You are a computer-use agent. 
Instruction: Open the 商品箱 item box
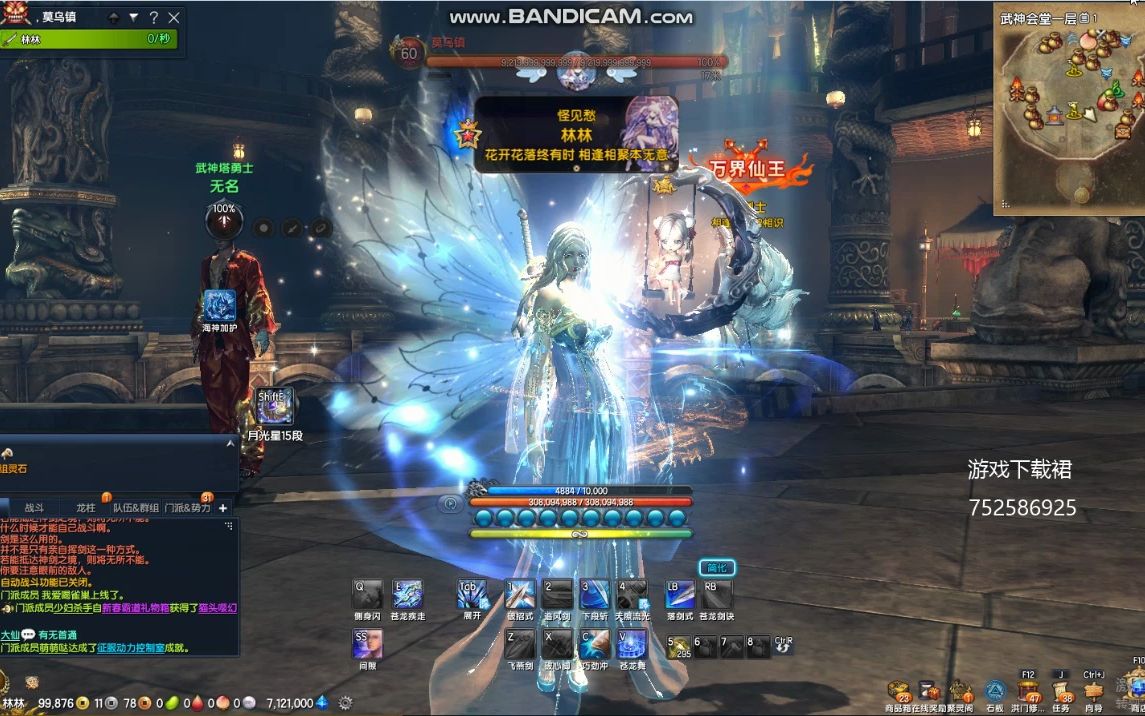point(899,691)
